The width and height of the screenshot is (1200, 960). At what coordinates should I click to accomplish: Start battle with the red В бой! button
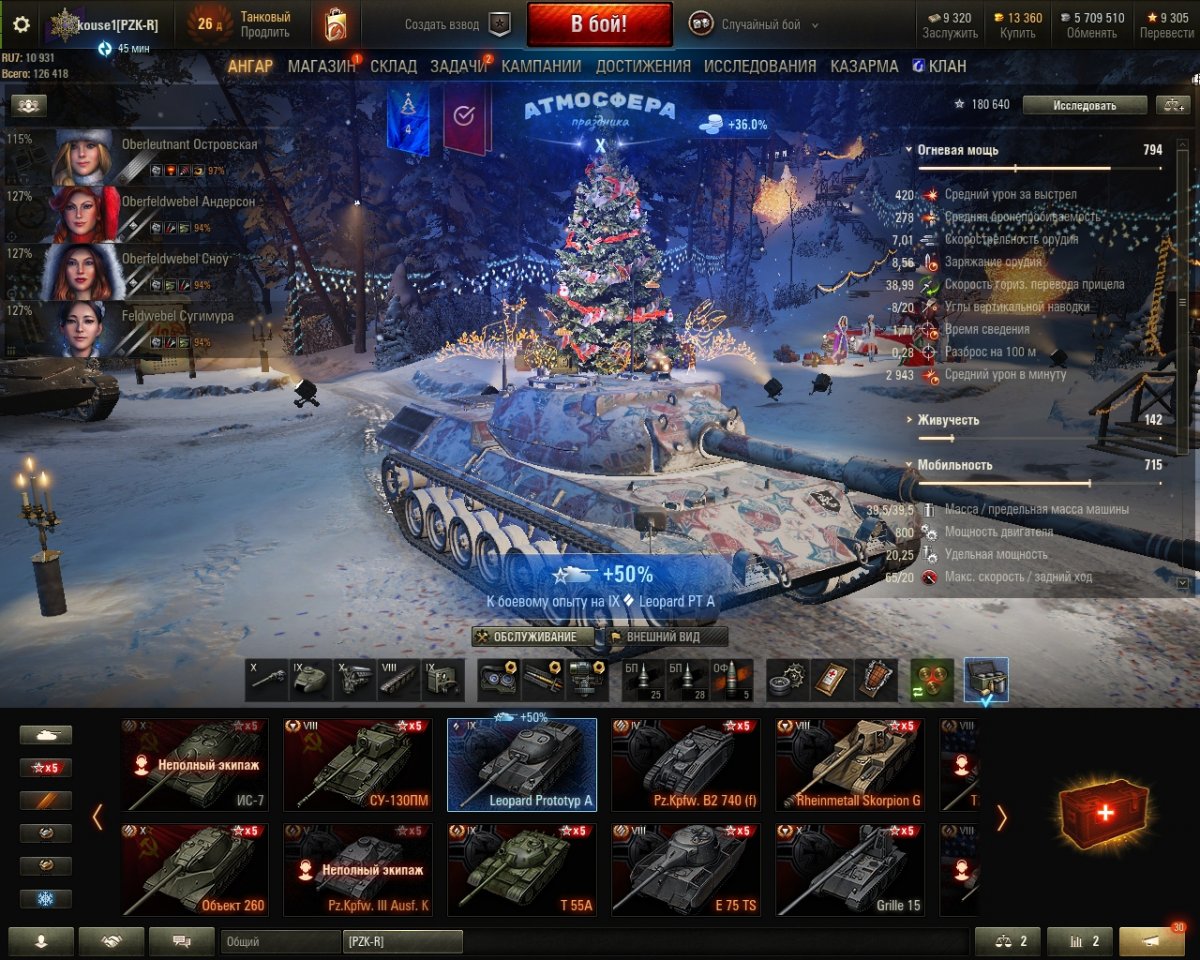click(599, 24)
